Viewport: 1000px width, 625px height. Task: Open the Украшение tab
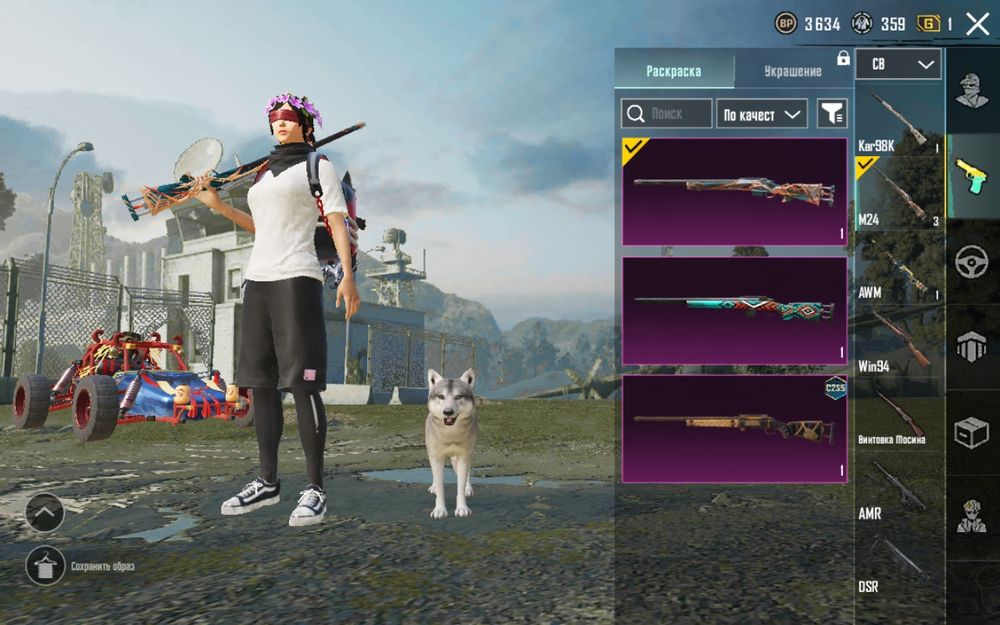point(792,71)
